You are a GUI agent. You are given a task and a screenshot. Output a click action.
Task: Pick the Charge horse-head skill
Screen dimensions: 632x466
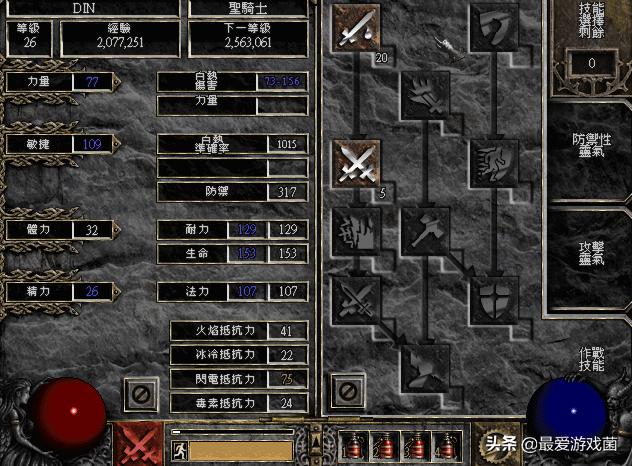(493, 161)
